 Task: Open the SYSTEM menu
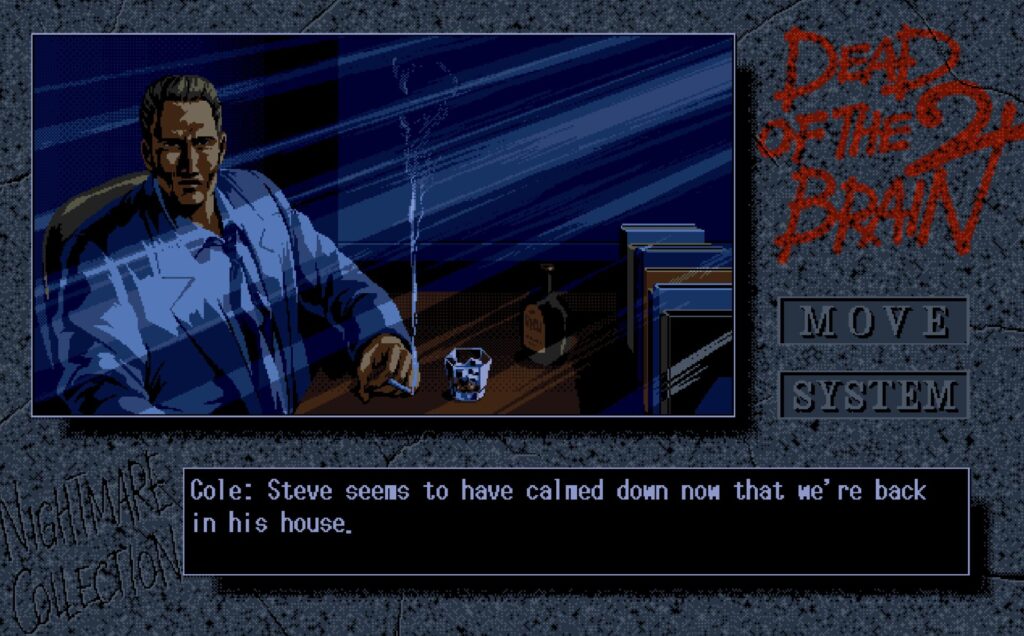pos(874,395)
